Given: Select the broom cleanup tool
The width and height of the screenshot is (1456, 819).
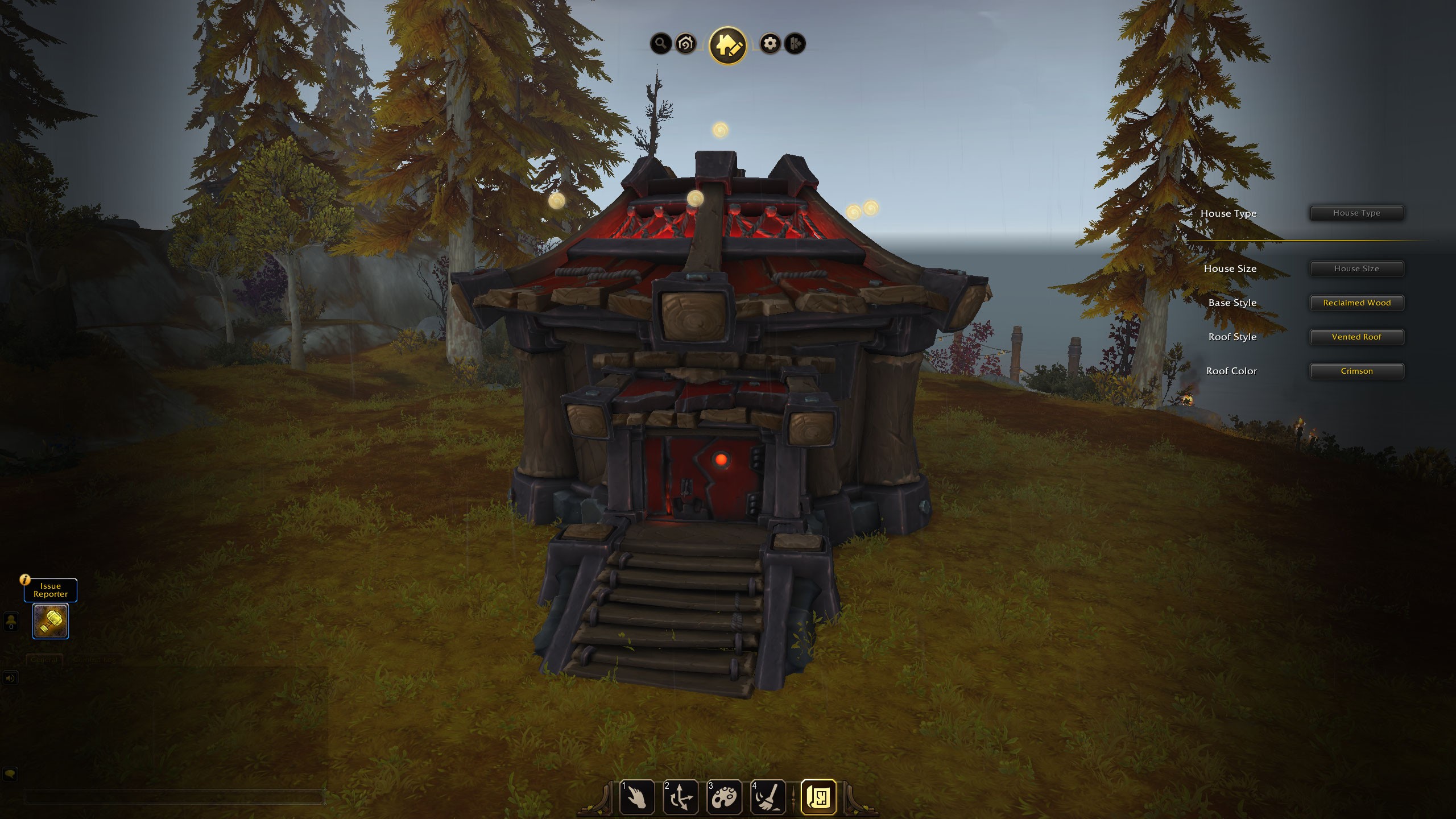Looking at the screenshot, I should [768, 797].
